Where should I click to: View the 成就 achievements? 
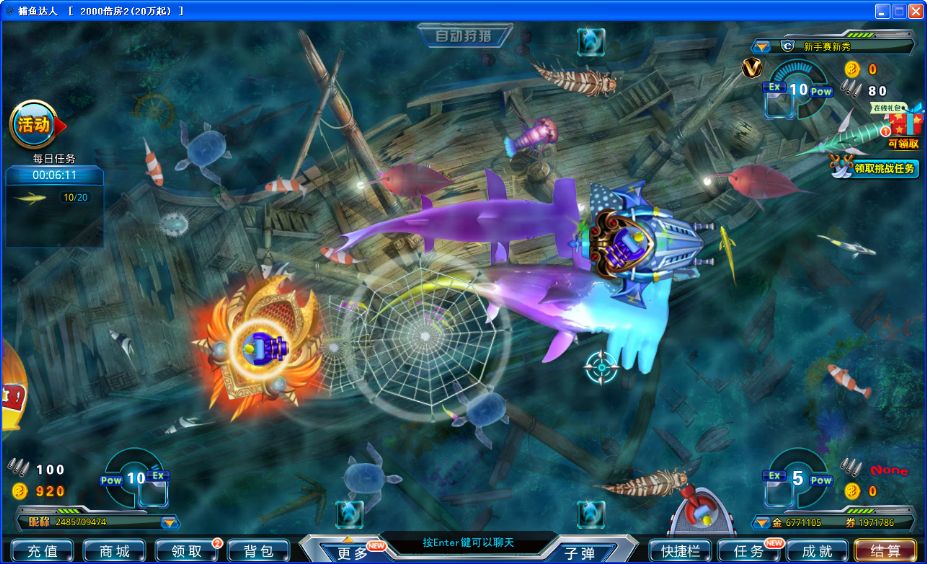pos(815,551)
